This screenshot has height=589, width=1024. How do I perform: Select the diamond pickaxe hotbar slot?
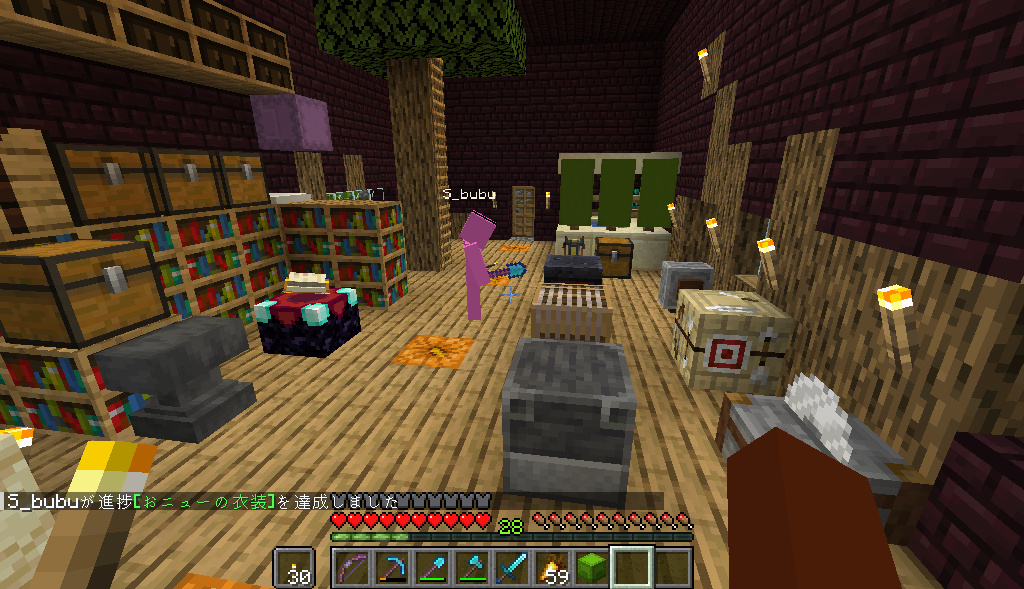(392, 568)
